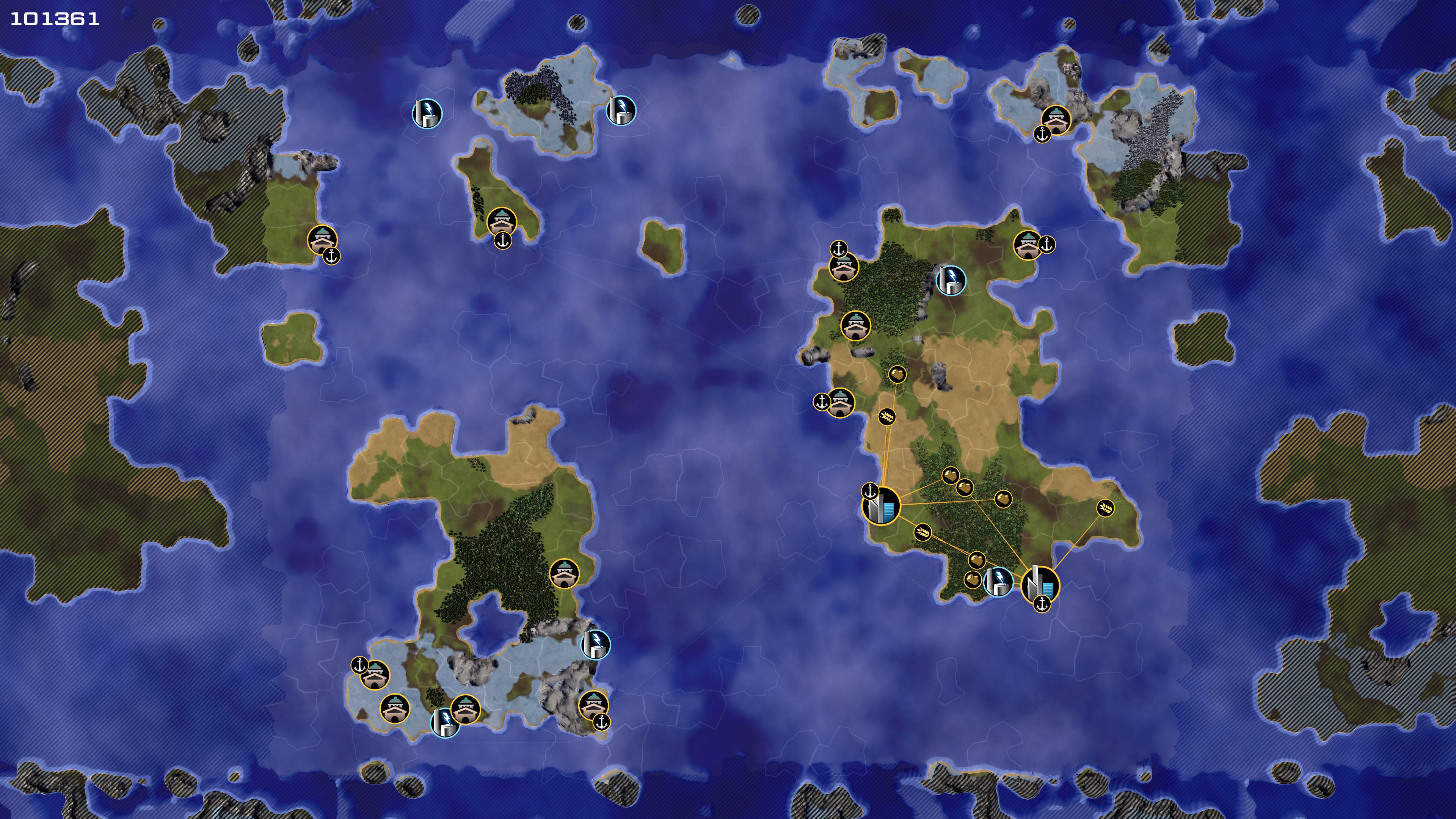Select the power plant by the eastern continent's forest
The image size is (1456, 819).
(951, 280)
